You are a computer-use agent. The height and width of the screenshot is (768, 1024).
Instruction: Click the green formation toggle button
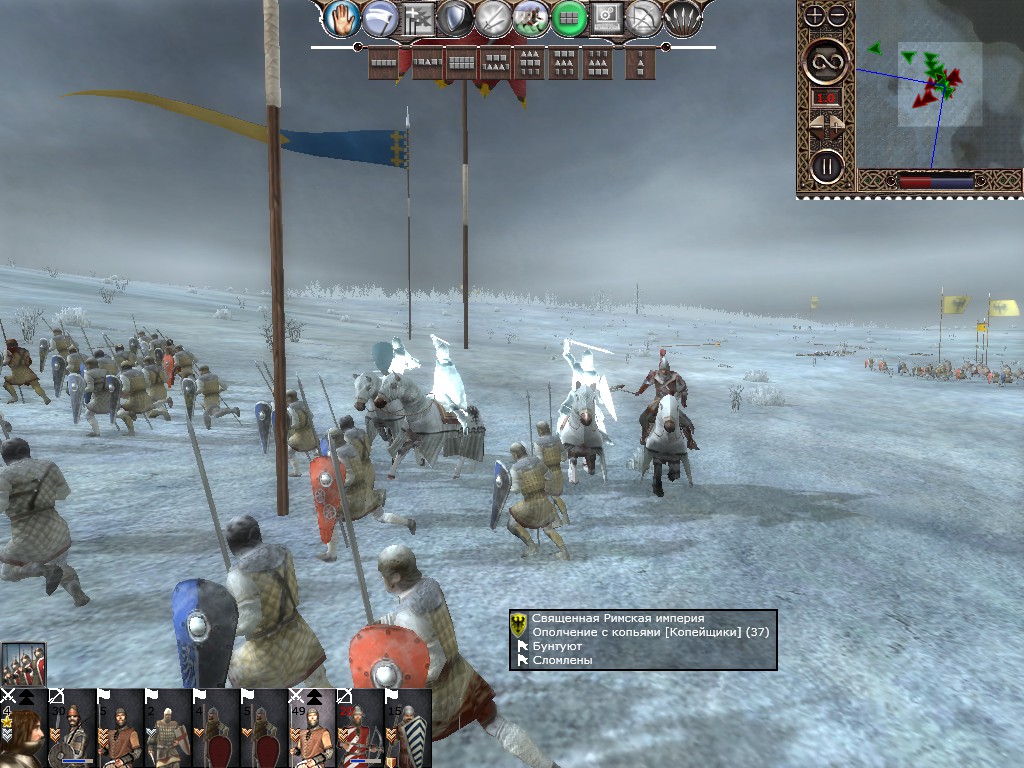(x=569, y=17)
